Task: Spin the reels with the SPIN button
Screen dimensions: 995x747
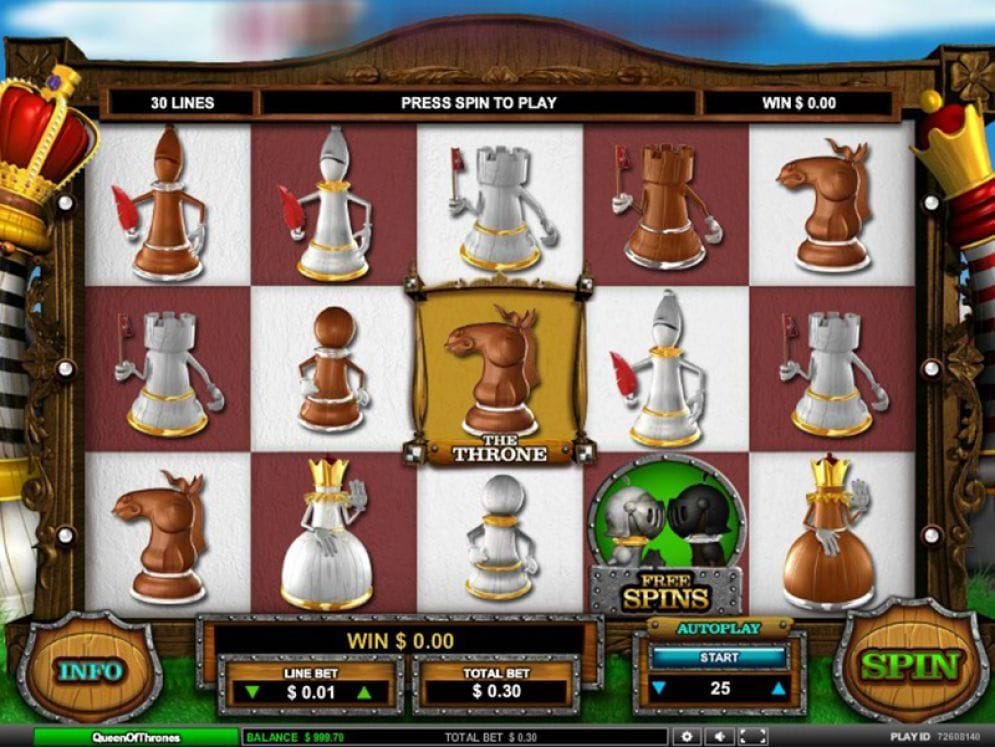Action: point(910,664)
